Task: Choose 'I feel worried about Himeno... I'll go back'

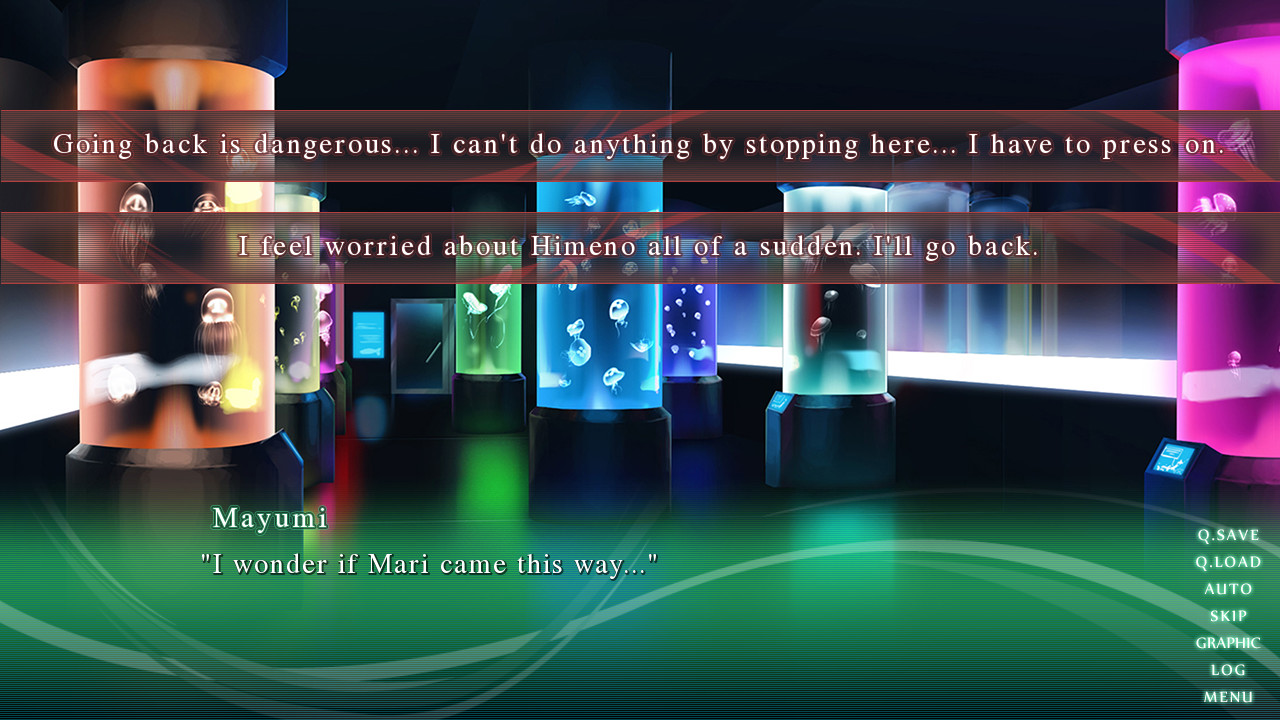Action: tap(640, 246)
